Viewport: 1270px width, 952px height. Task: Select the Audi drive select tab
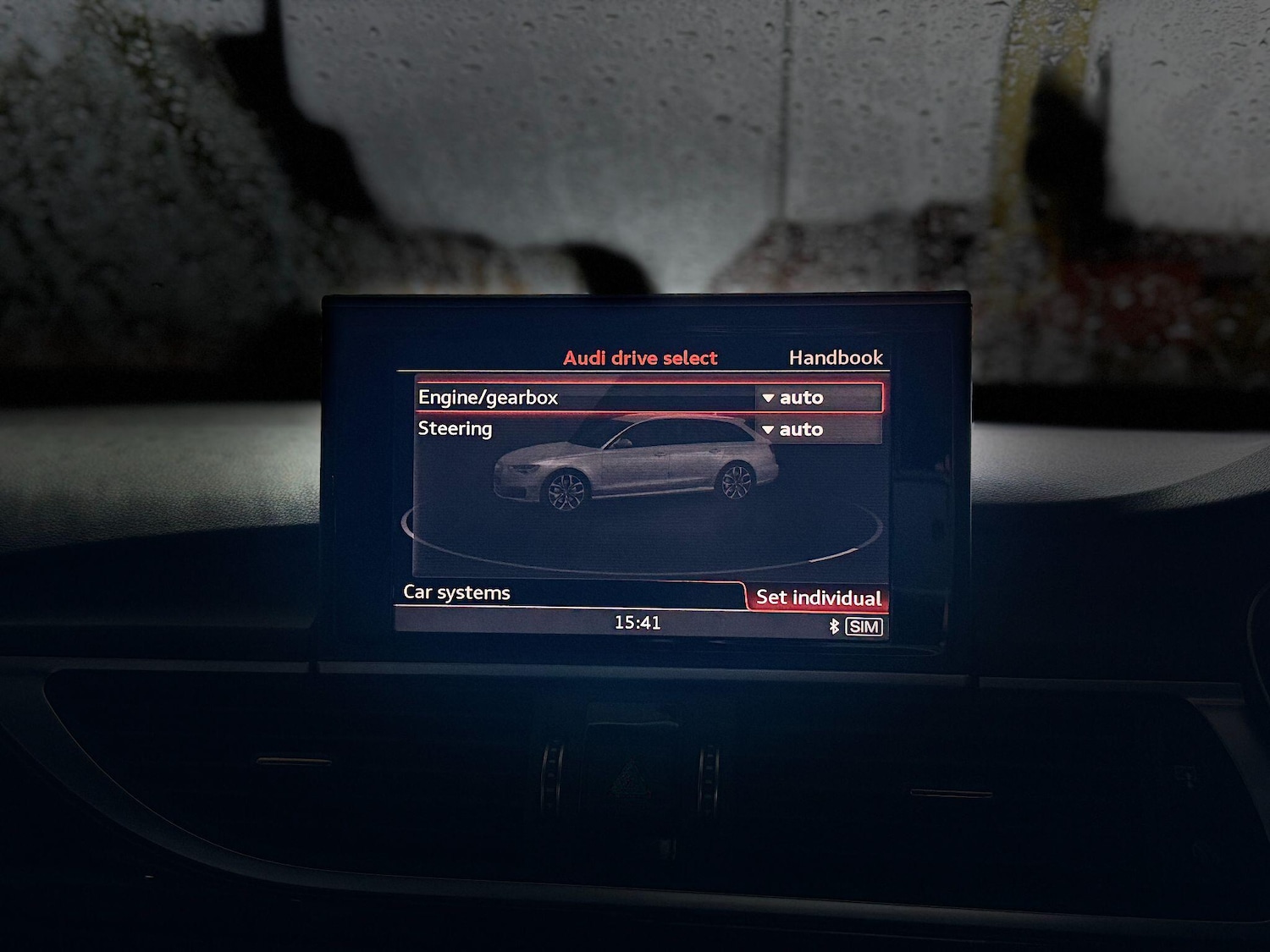click(640, 358)
